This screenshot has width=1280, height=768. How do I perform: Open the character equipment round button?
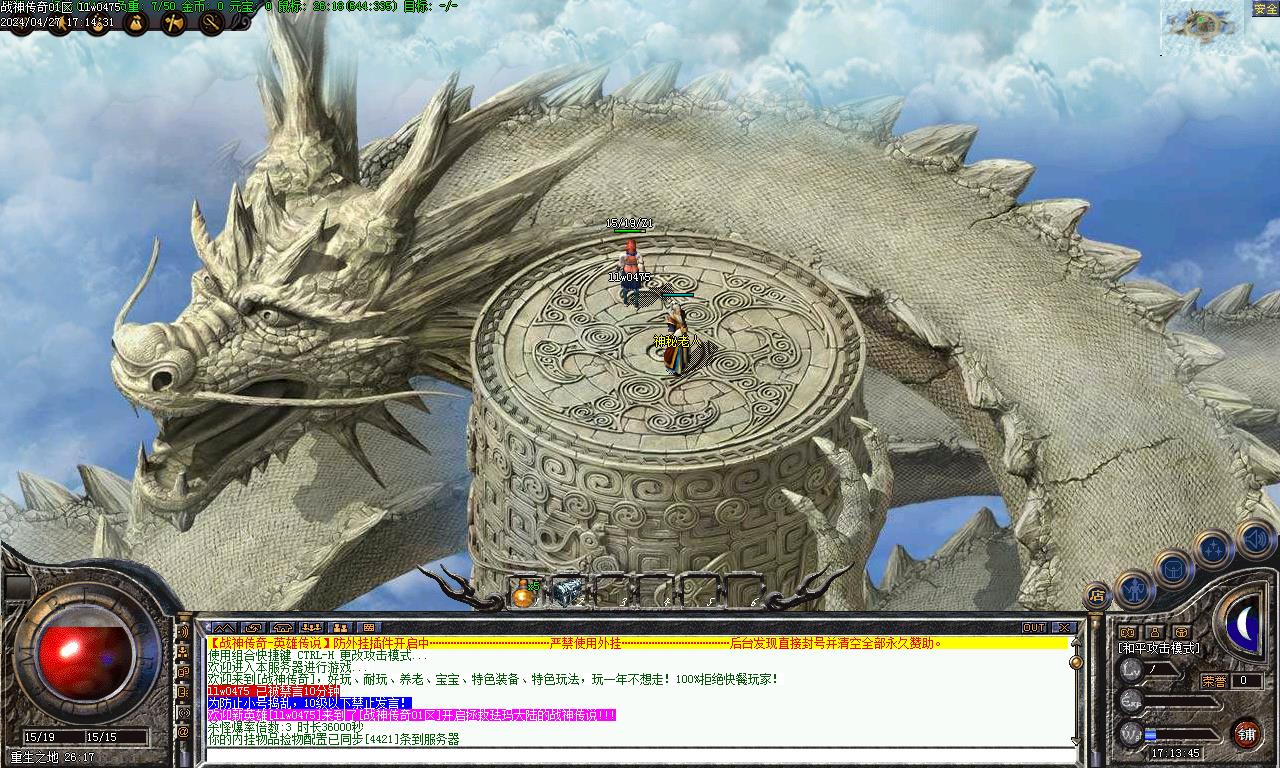[x=1134, y=590]
